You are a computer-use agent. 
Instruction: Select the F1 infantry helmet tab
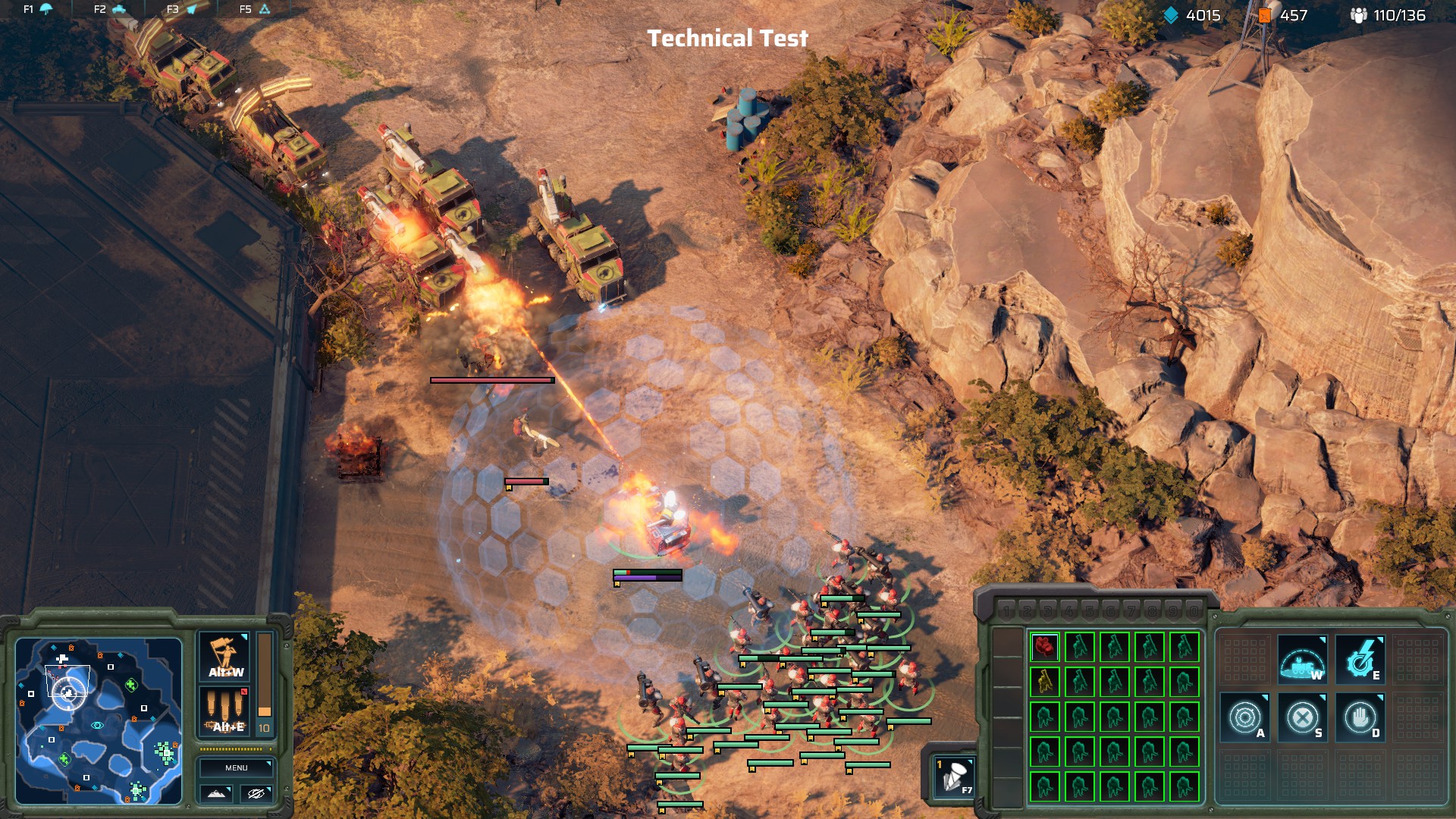38,9
